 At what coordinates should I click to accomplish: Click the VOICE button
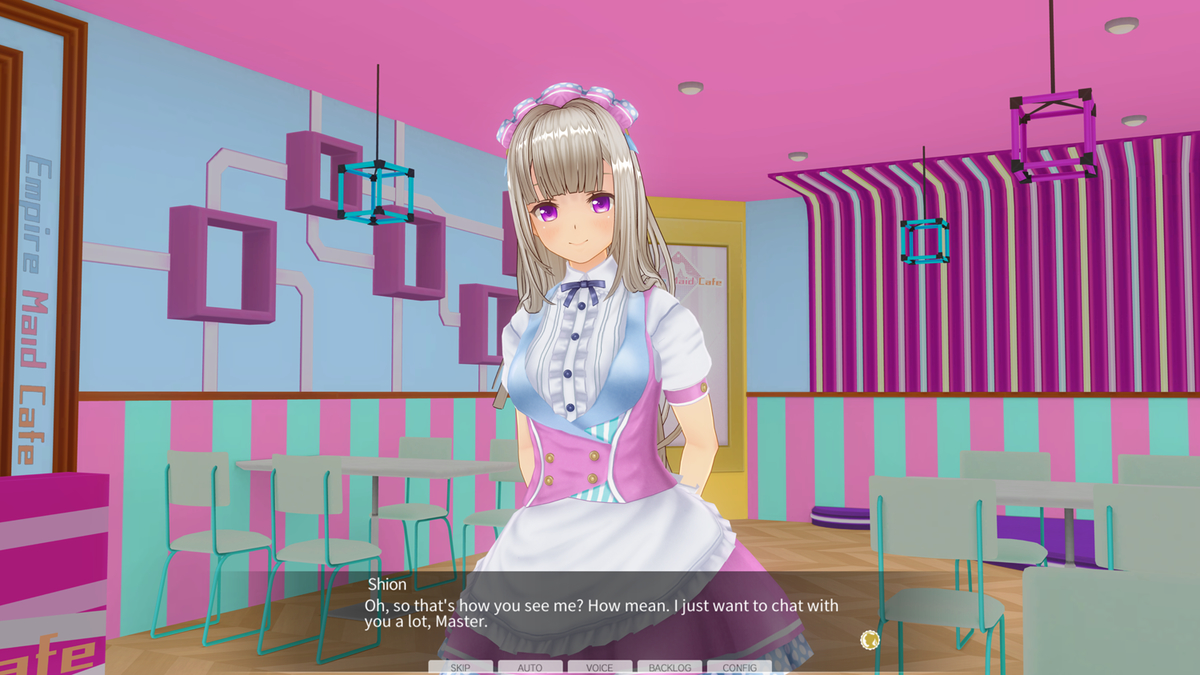[600, 667]
